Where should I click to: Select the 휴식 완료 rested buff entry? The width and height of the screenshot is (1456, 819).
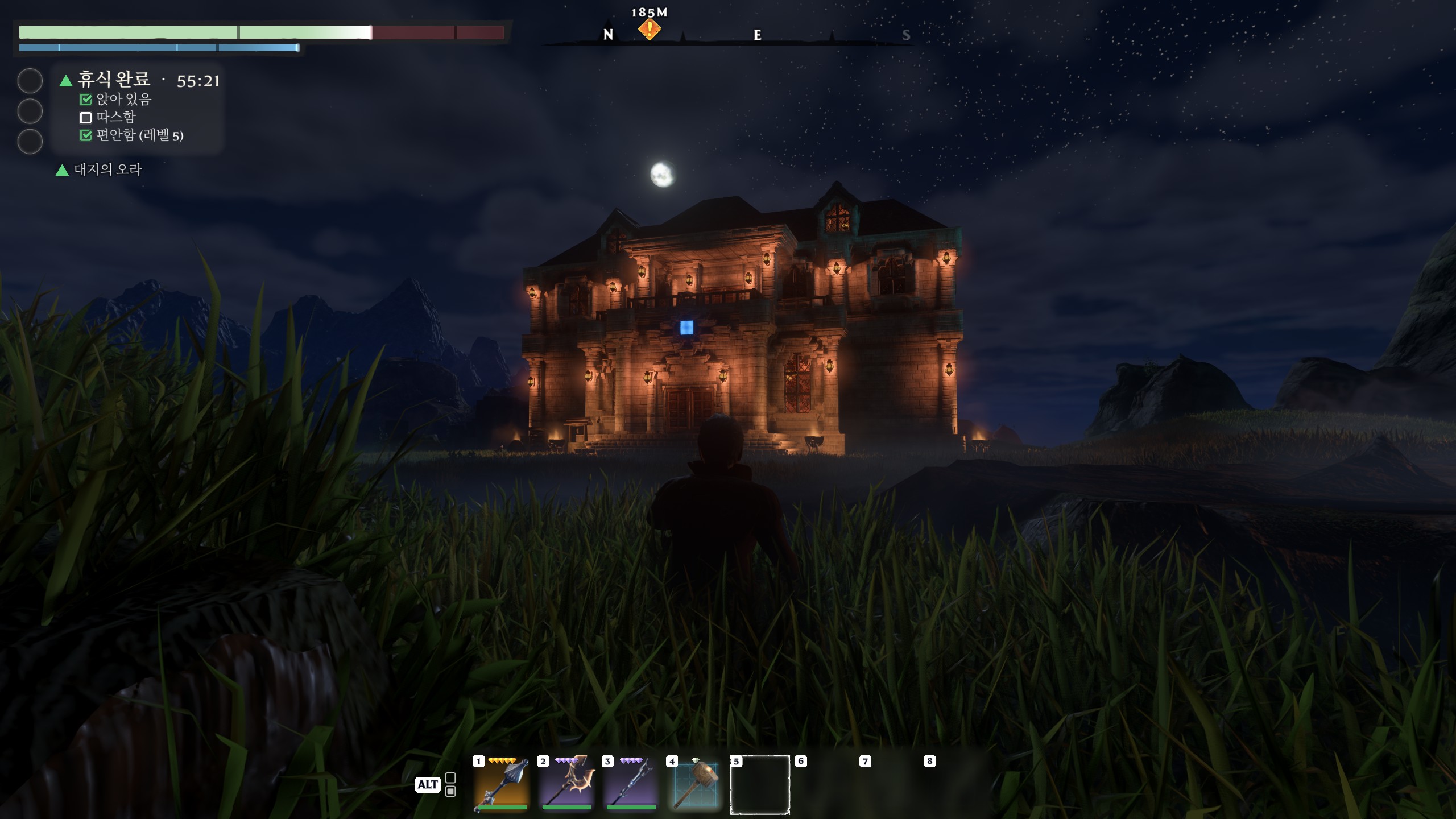click(114, 80)
